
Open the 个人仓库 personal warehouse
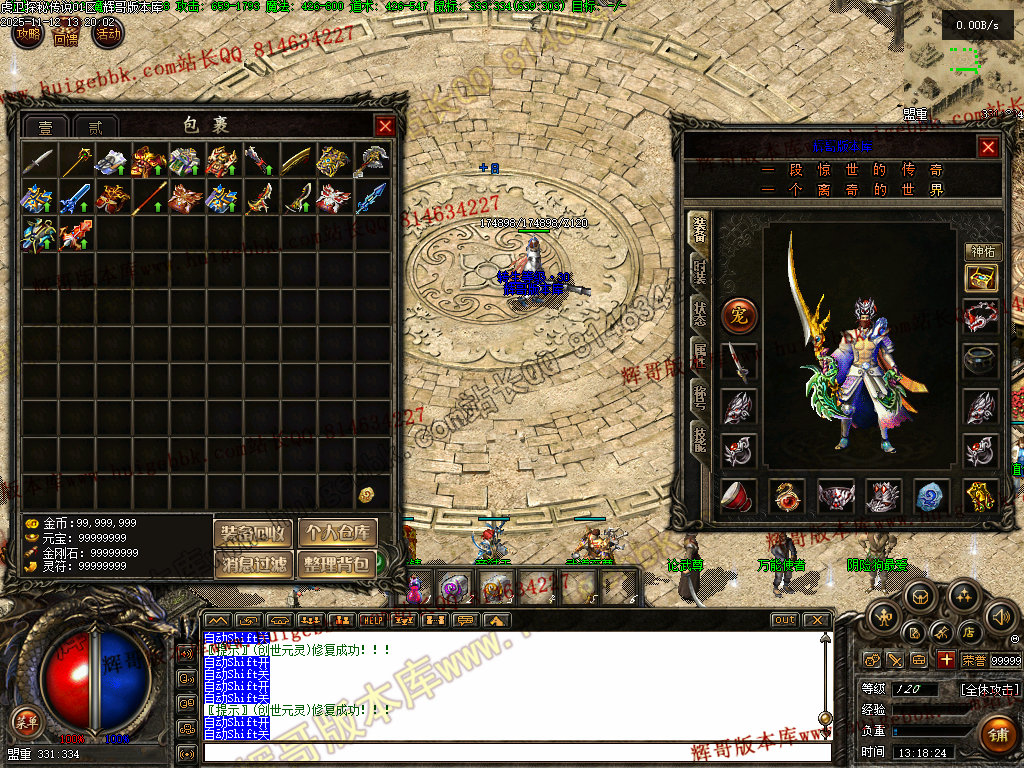tap(337, 533)
